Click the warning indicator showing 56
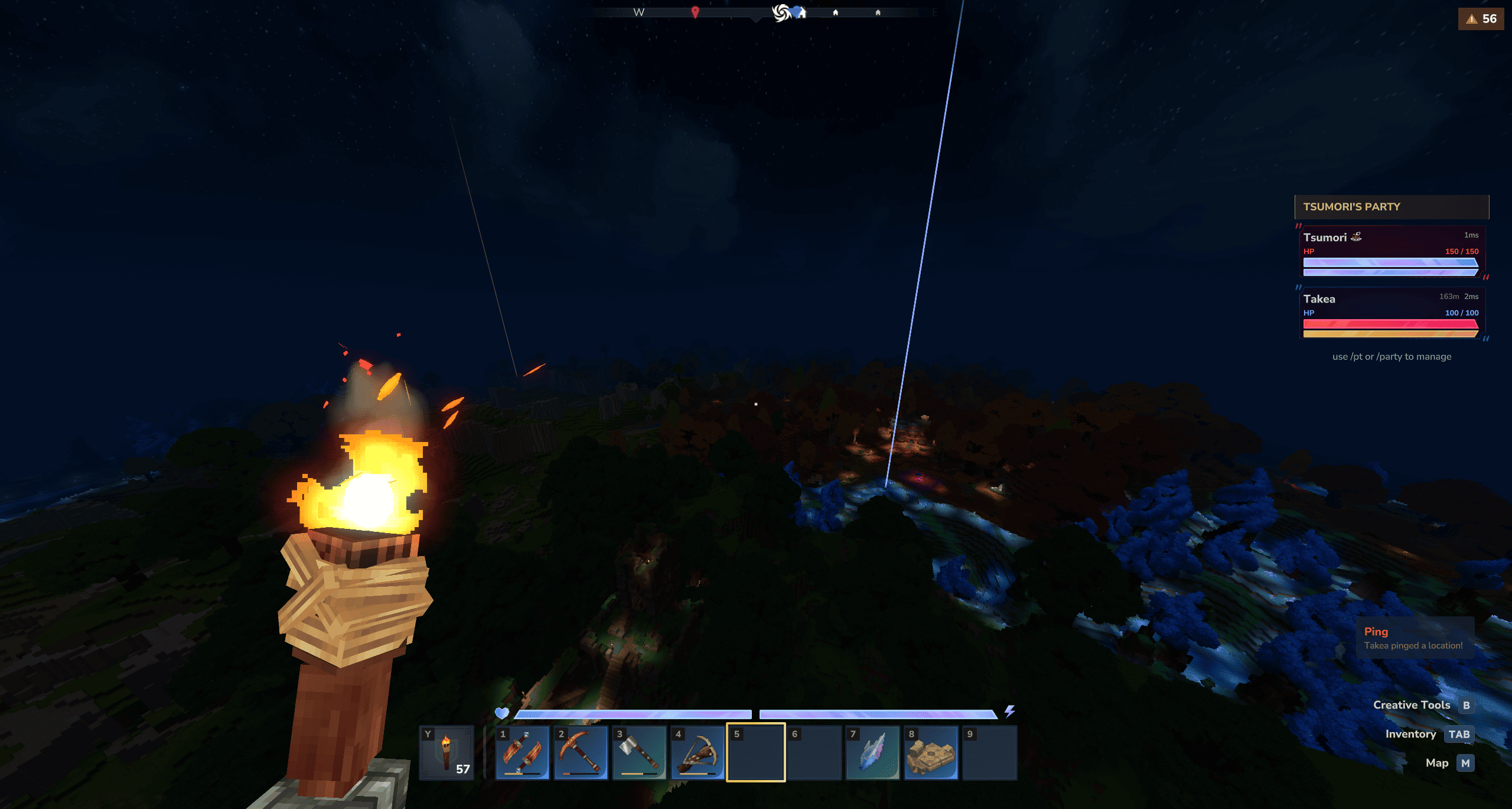This screenshot has height=809, width=1512. [1481, 19]
